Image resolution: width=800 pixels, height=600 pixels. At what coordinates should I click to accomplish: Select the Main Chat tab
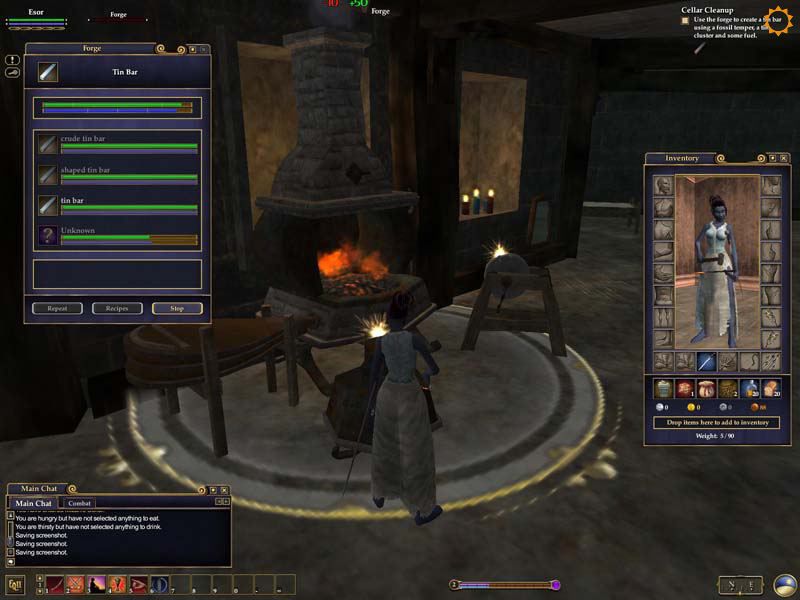pos(35,503)
